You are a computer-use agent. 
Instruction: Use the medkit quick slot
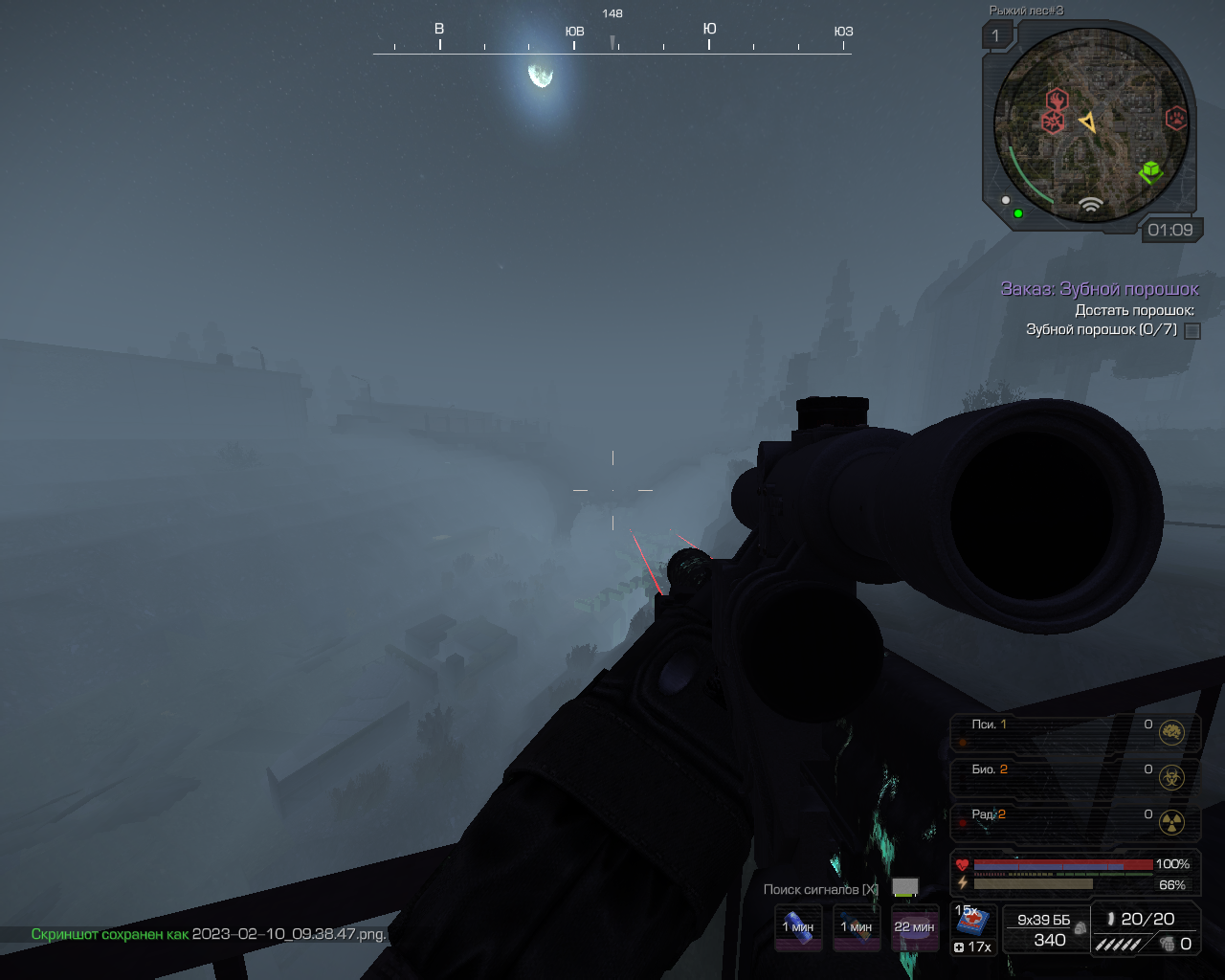coord(973,923)
